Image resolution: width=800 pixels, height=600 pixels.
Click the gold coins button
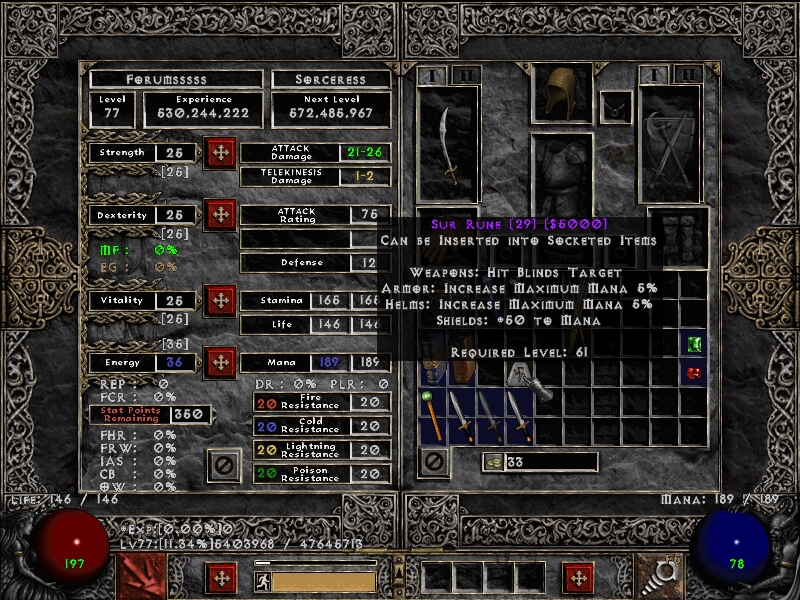(492, 461)
